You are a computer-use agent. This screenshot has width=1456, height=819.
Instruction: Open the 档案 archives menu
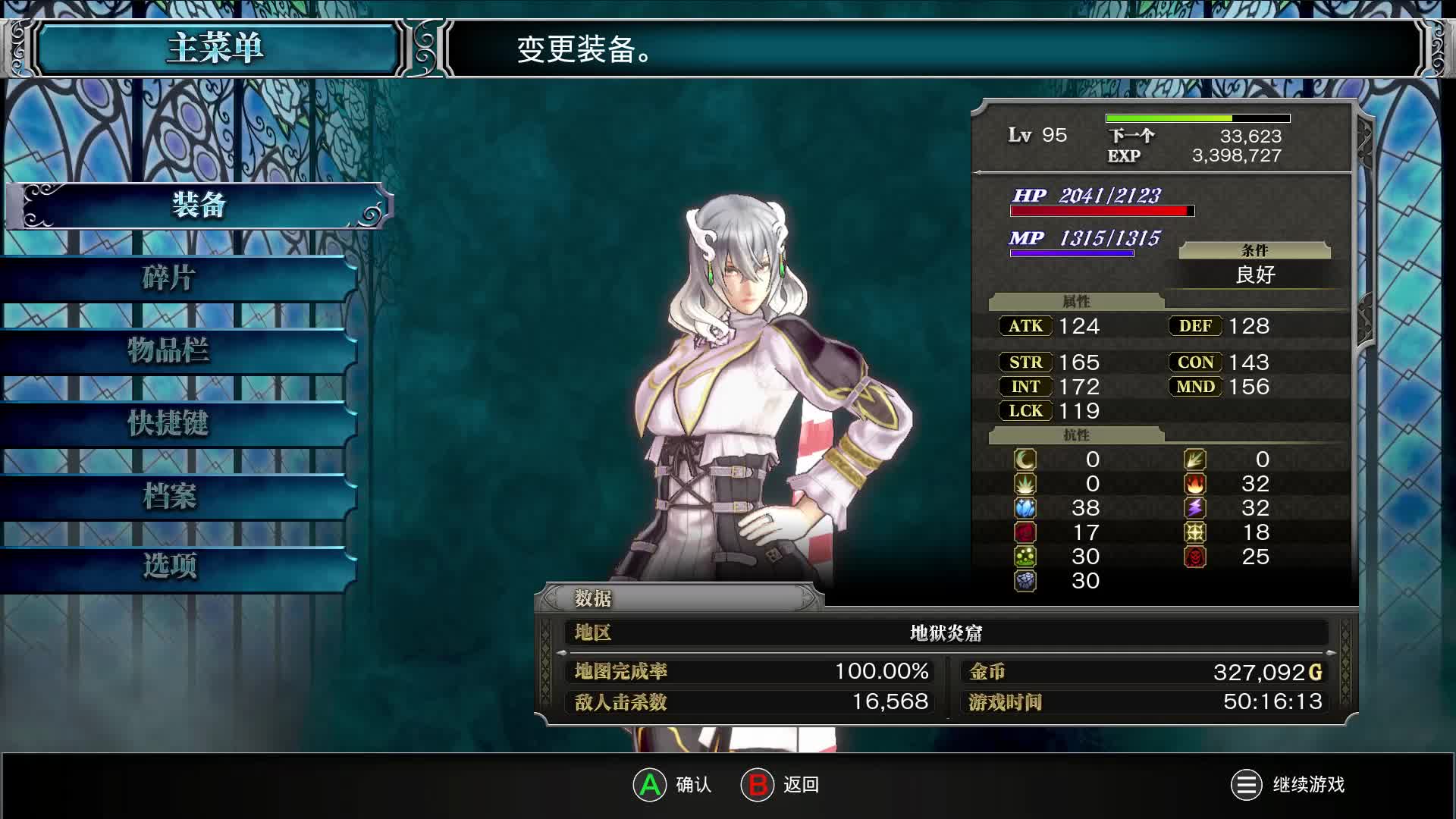[x=170, y=497]
